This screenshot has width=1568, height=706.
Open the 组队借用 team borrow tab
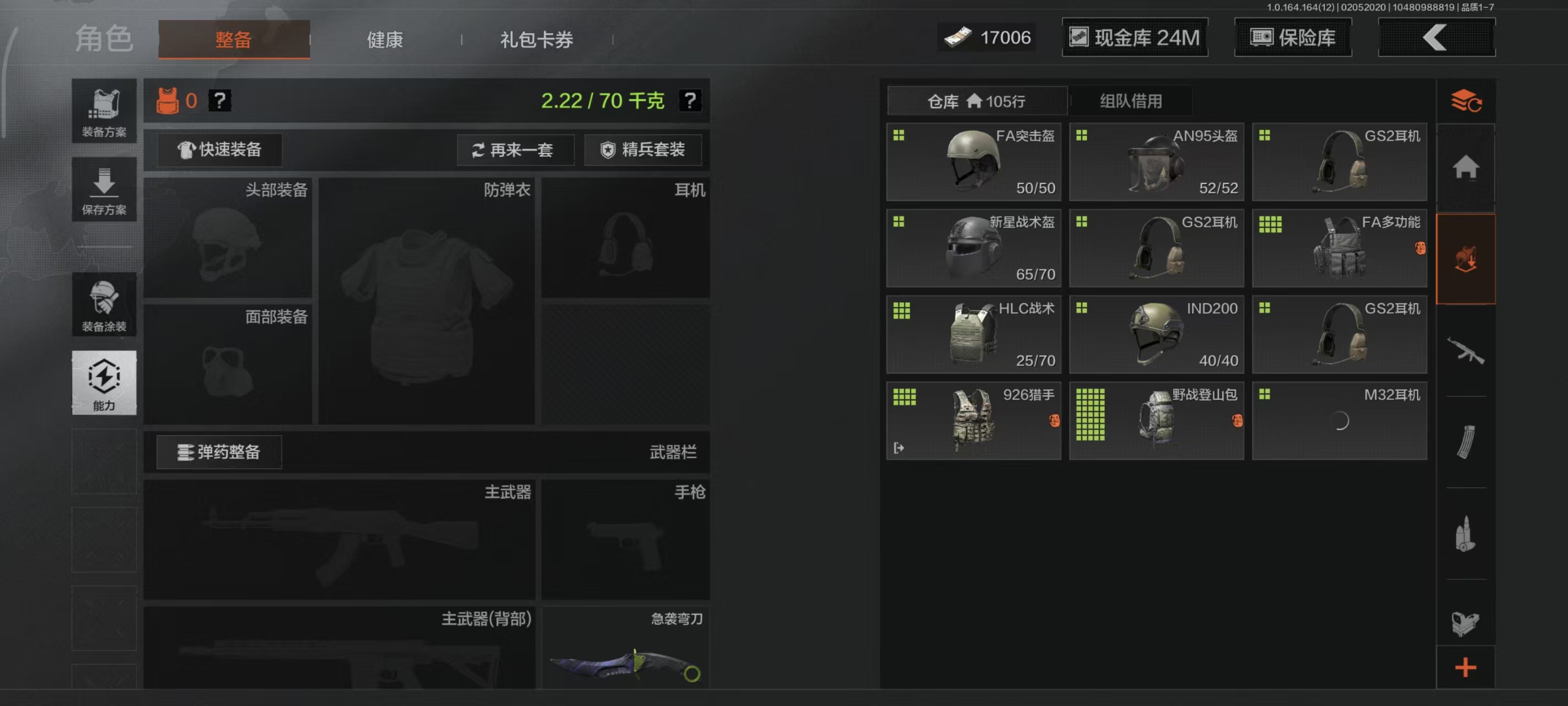1130,101
